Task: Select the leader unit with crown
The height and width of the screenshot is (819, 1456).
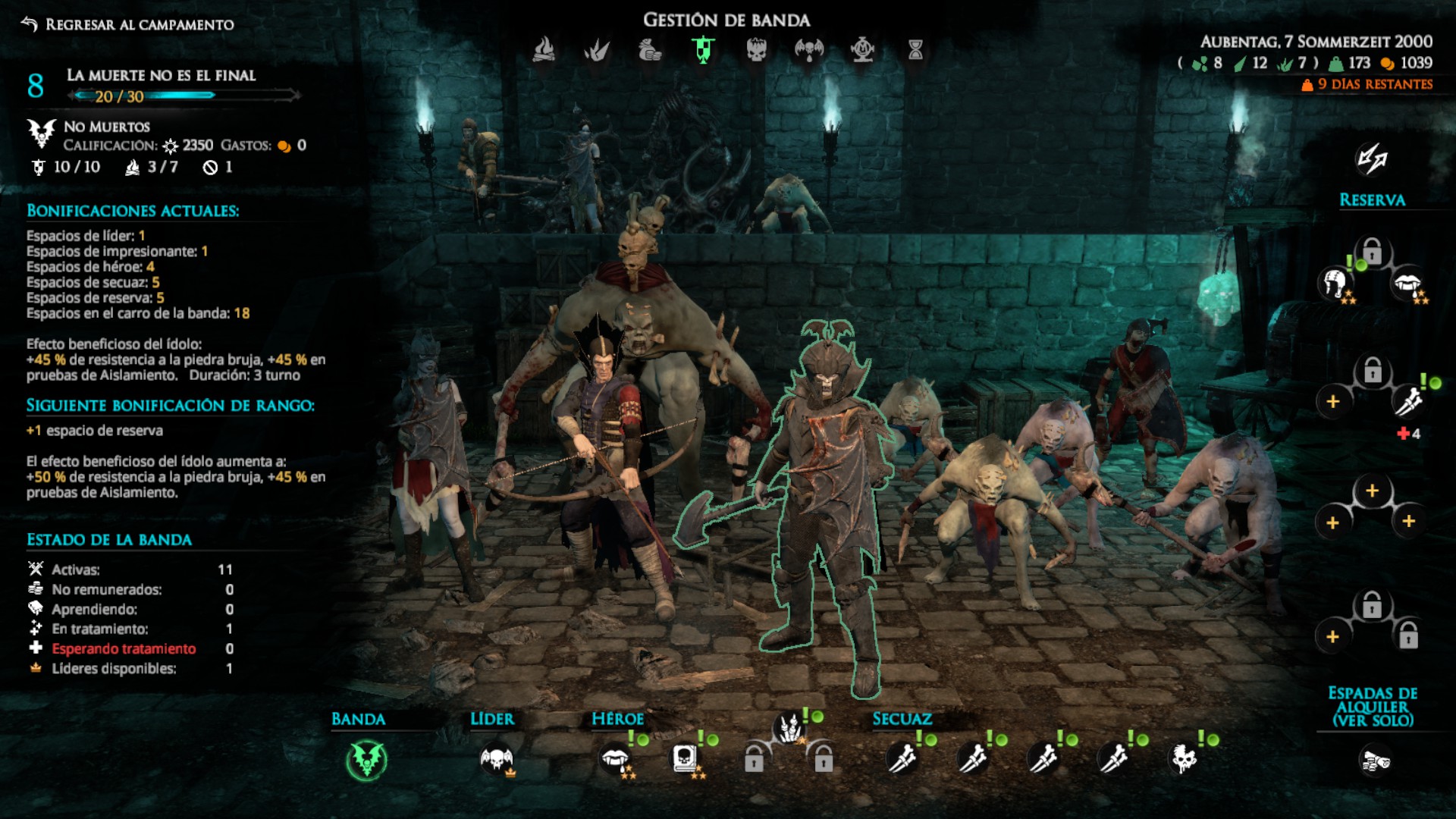Action: point(497,758)
